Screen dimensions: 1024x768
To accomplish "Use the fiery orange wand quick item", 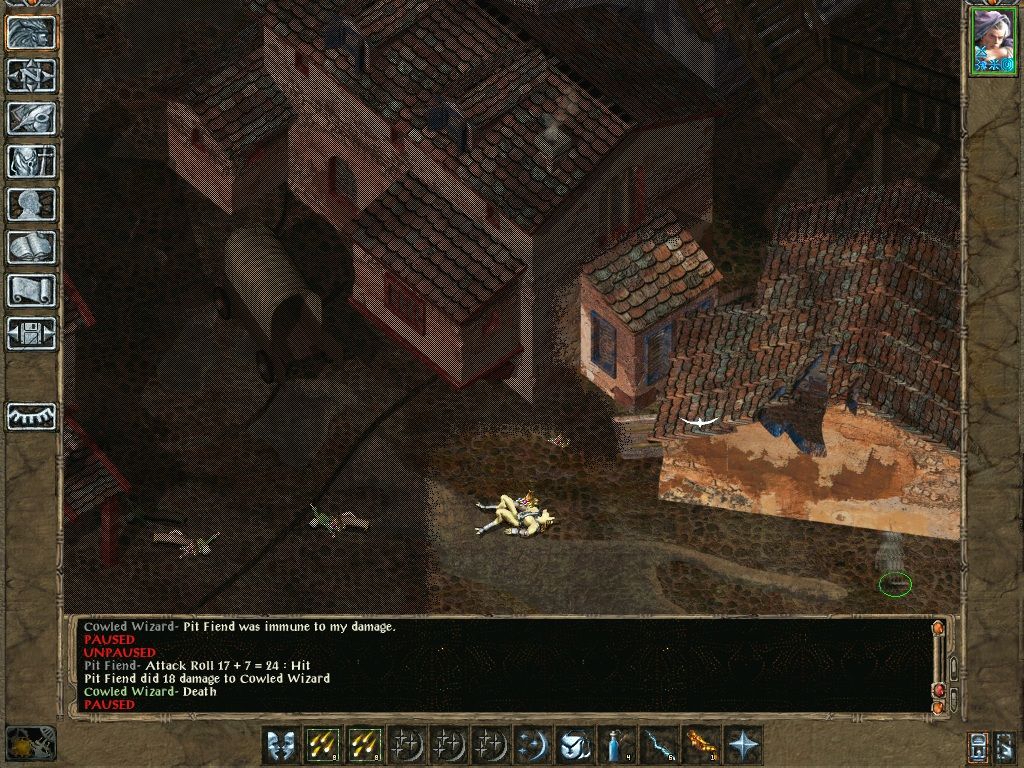I will pos(701,745).
